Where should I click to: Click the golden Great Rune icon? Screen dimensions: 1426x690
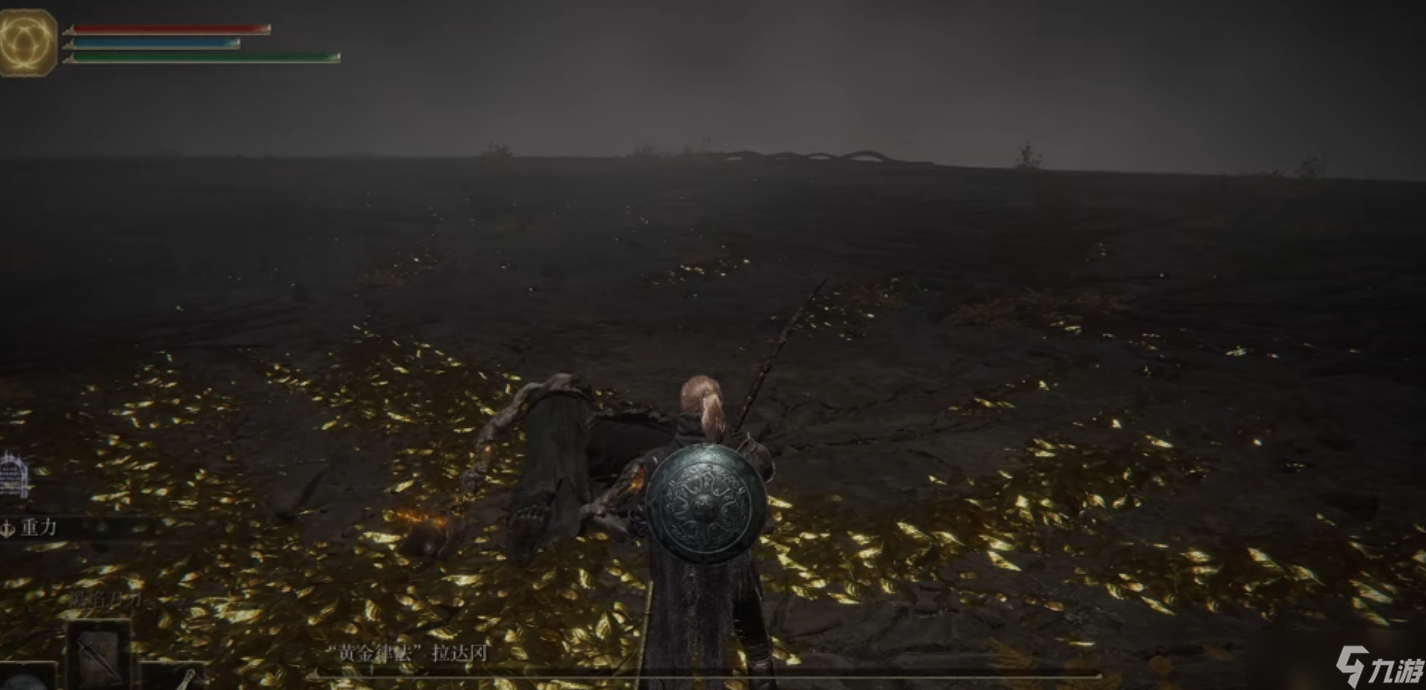(x=27, y=43)
